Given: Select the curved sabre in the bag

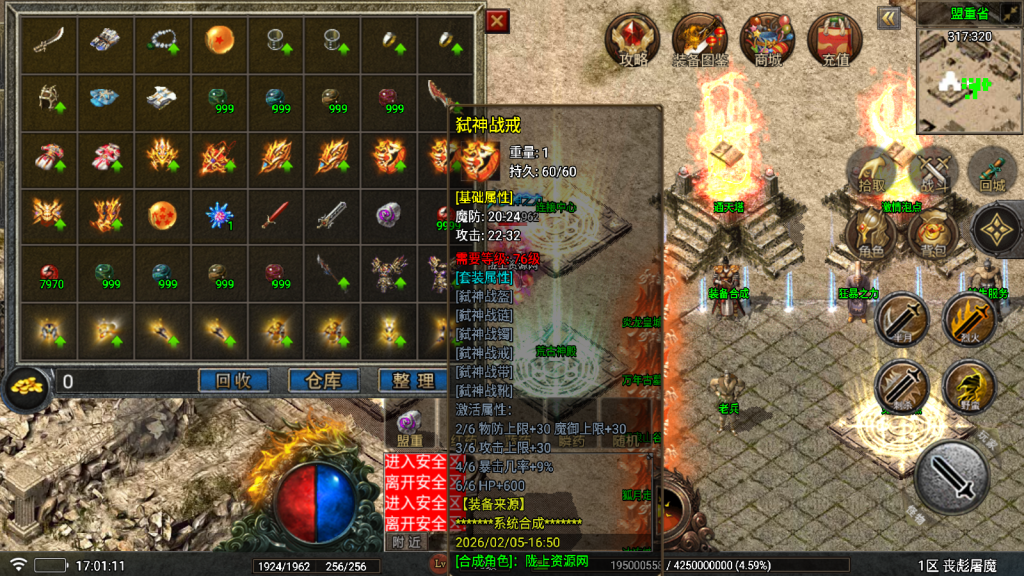Looking at the screenshot, I should (x=48, y=40).
